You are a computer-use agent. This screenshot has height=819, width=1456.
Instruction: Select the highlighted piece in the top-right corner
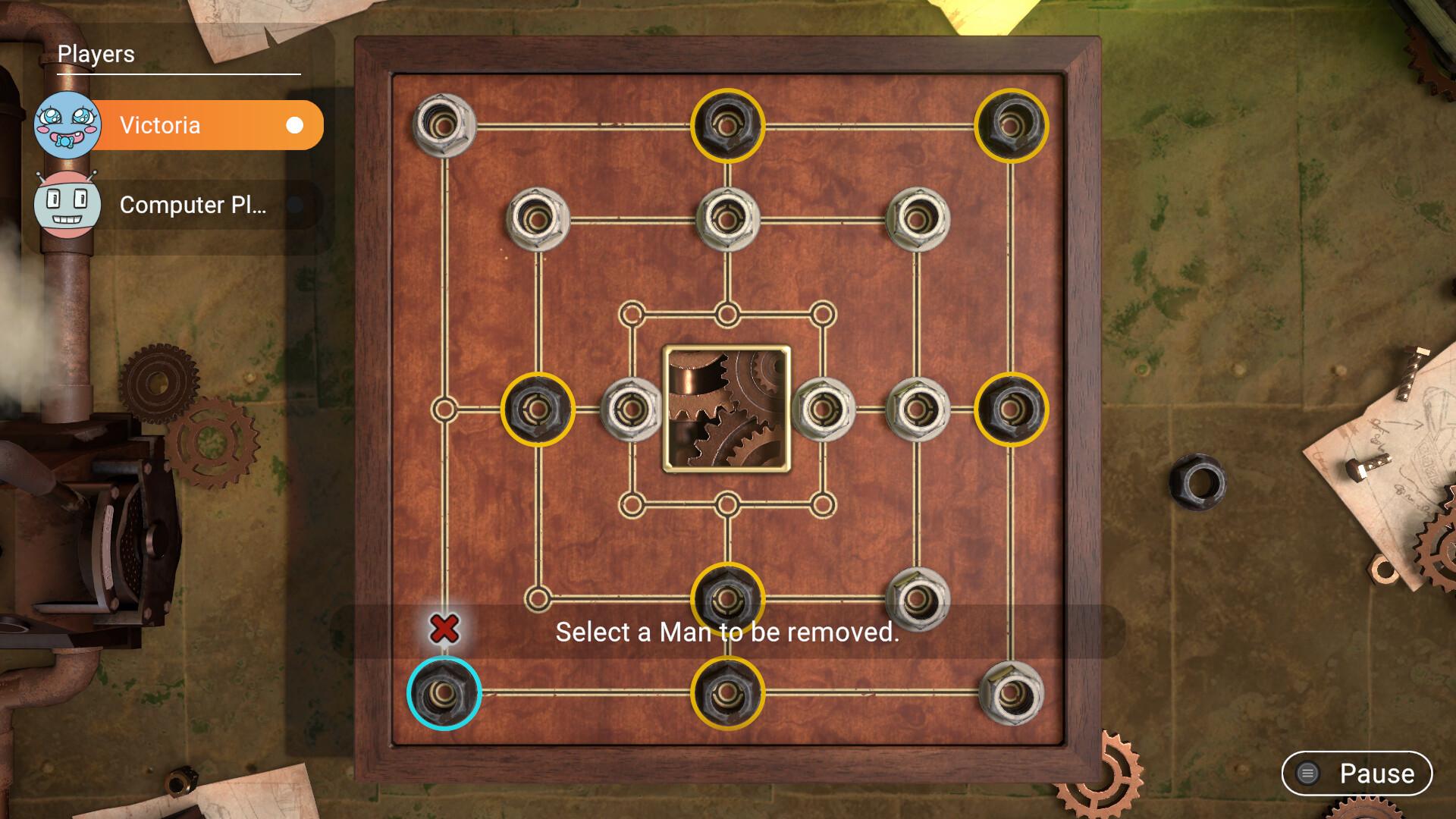pyautogui.click(x=1012, y=124)
